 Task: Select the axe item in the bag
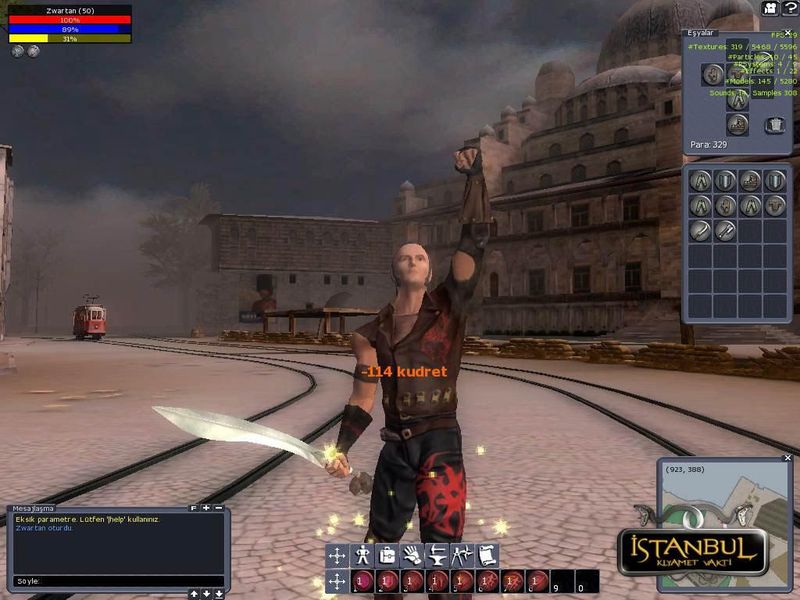pos(726,231)
